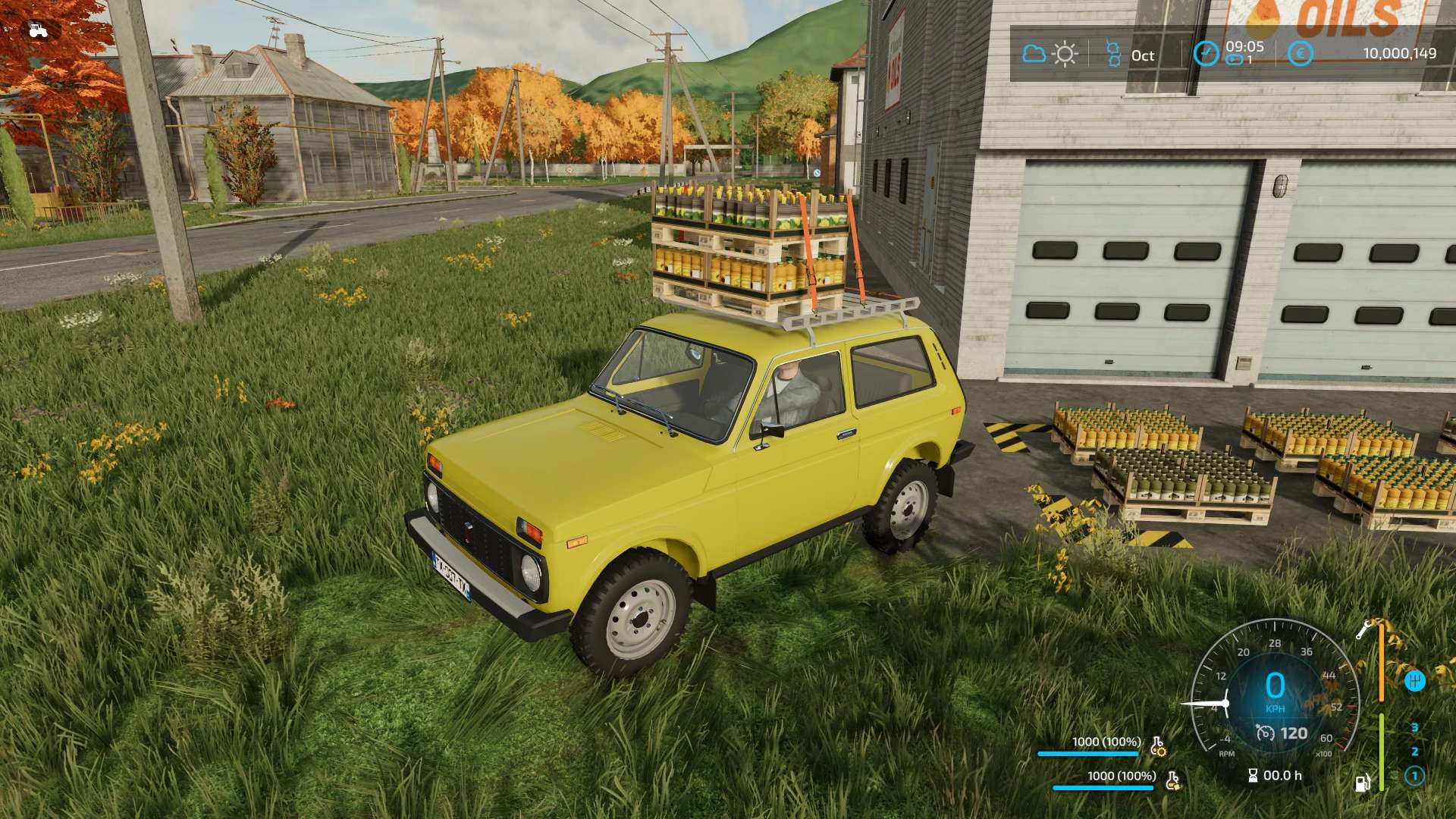The width and height of the screenshot is (1456, 819).
Task: Click the clock icon in the status bar
Action: click(x=1206, y=53)
